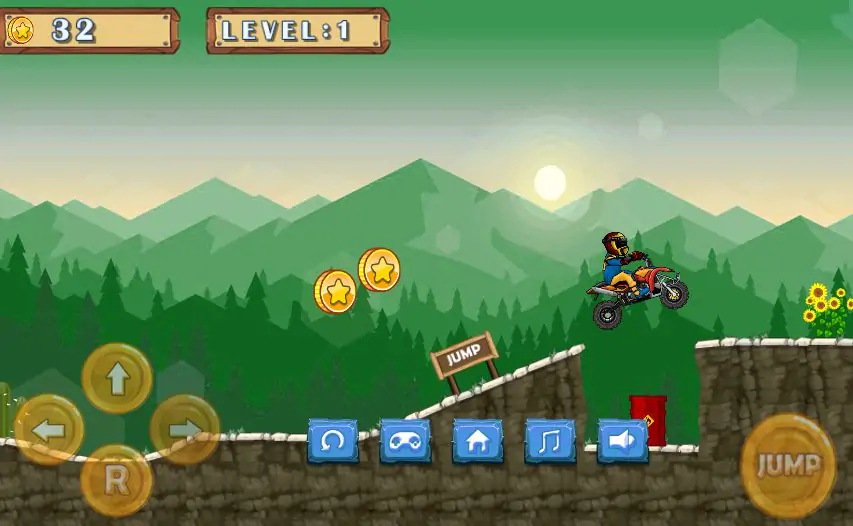Screen dimensions: 853x526
Task: Open the gamepad icon button
Action: [405, 441]
